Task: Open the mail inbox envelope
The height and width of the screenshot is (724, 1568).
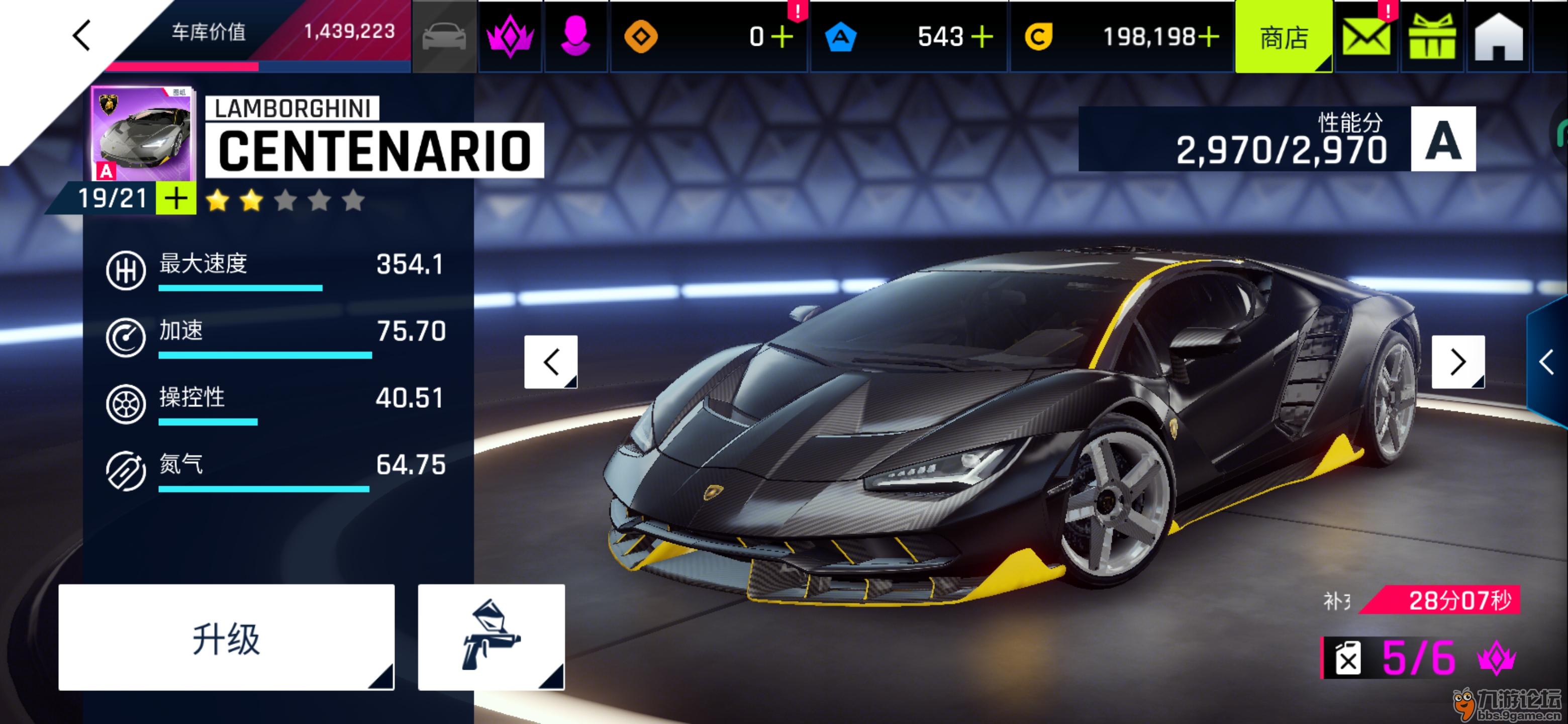Action: pos(1366,38)
